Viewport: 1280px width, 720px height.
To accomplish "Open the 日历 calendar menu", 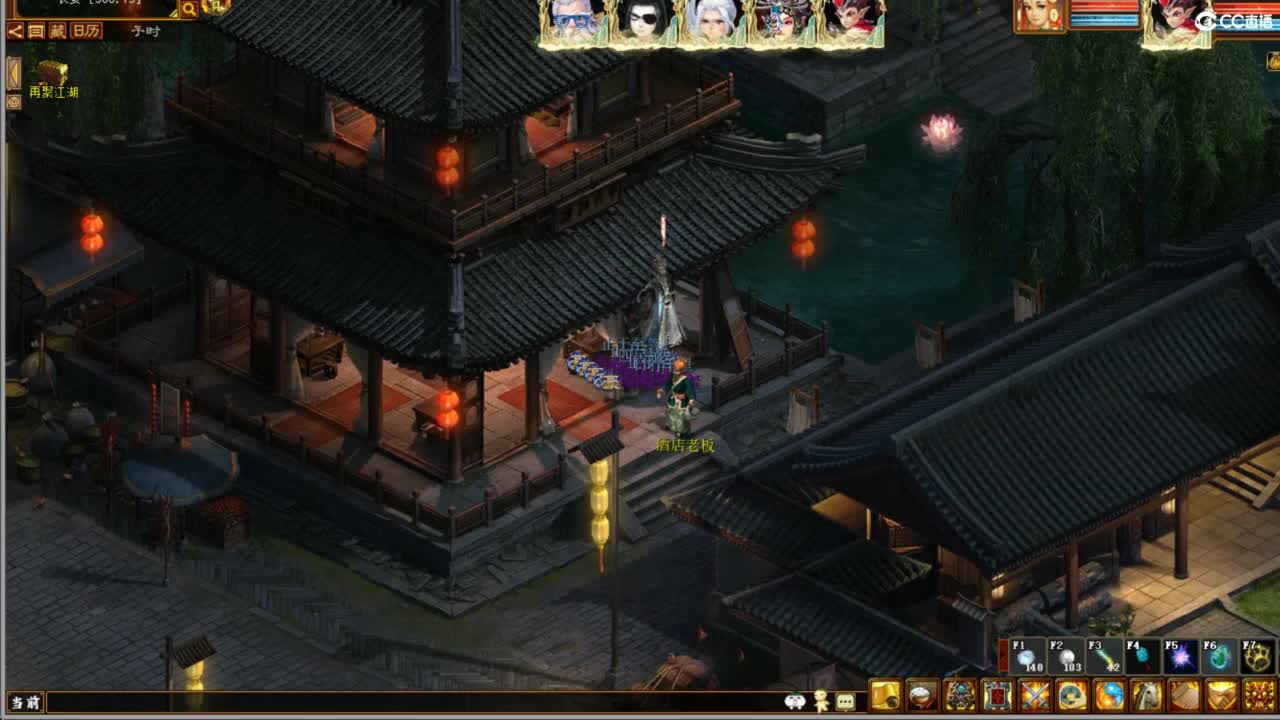I will click(x=86, y=31).
